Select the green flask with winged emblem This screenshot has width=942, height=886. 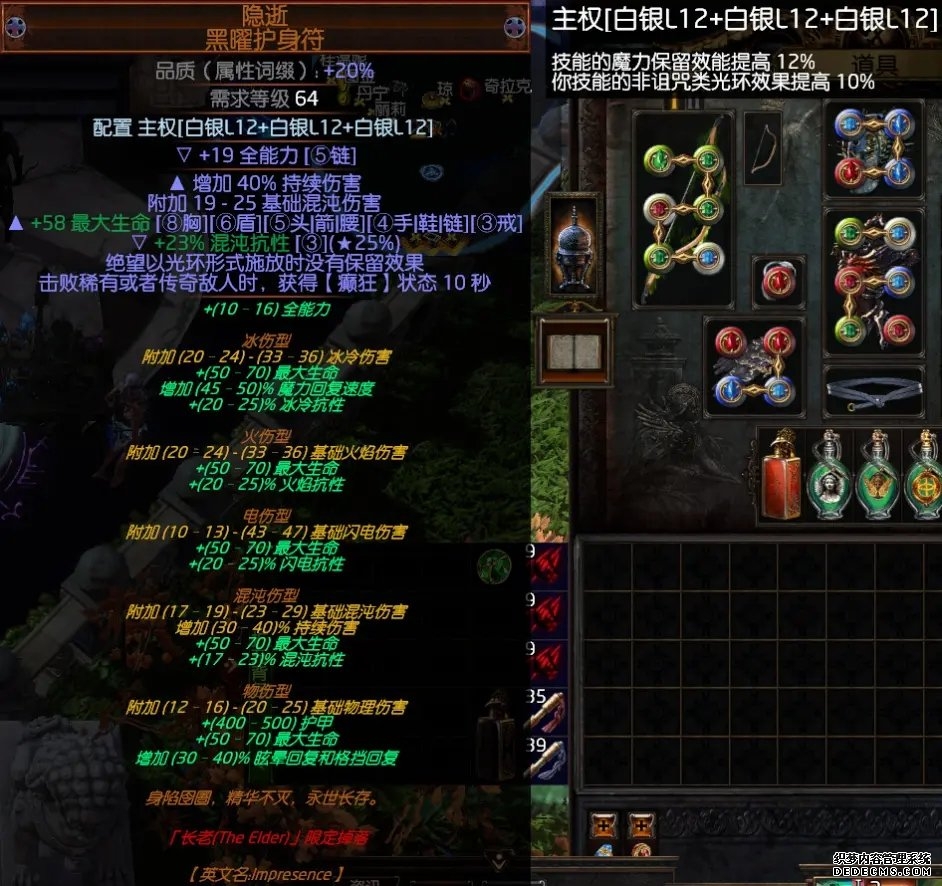coord(878,476)
